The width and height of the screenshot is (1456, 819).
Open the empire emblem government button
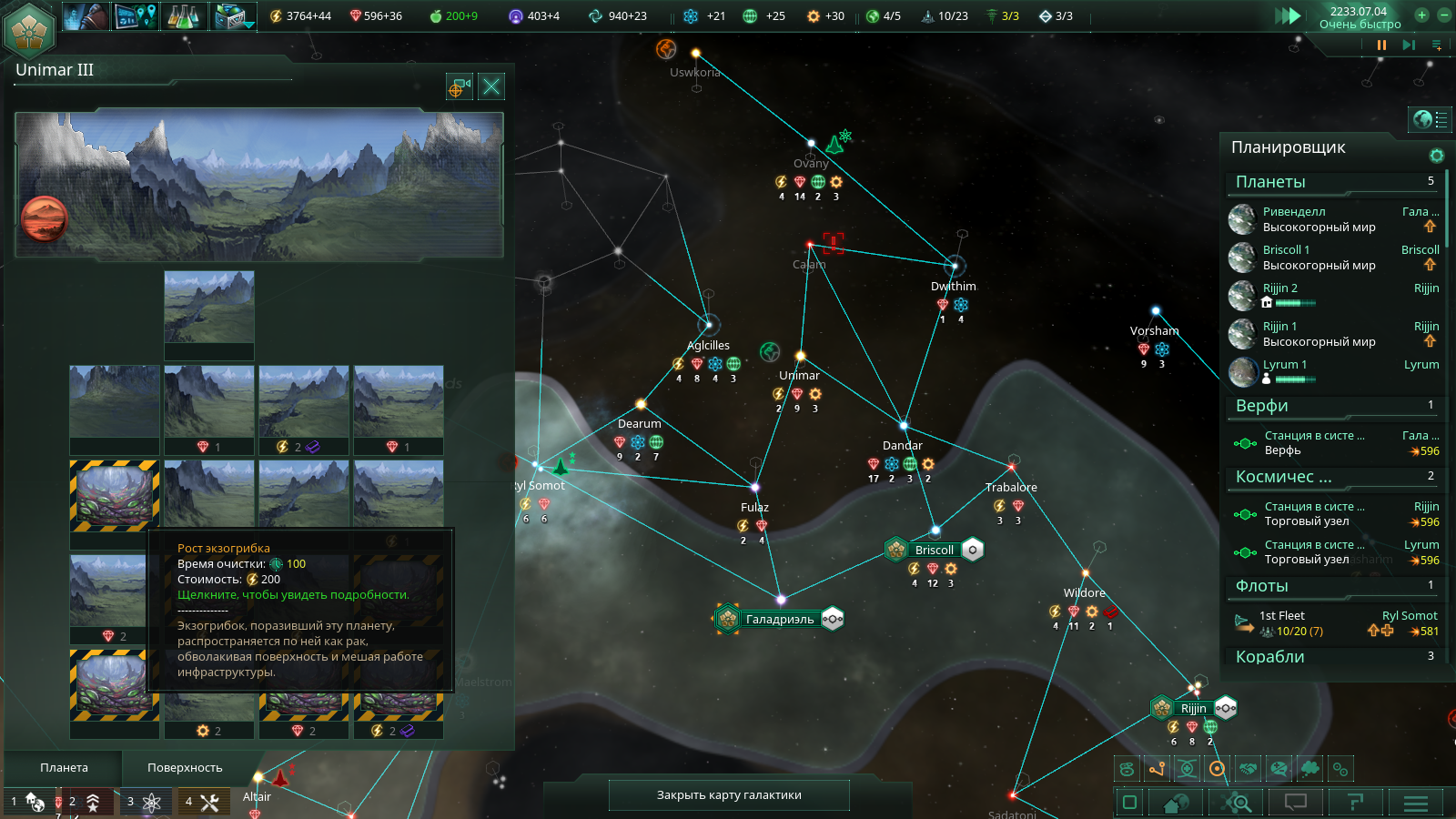pyautogui.click(x=30, y=31)
